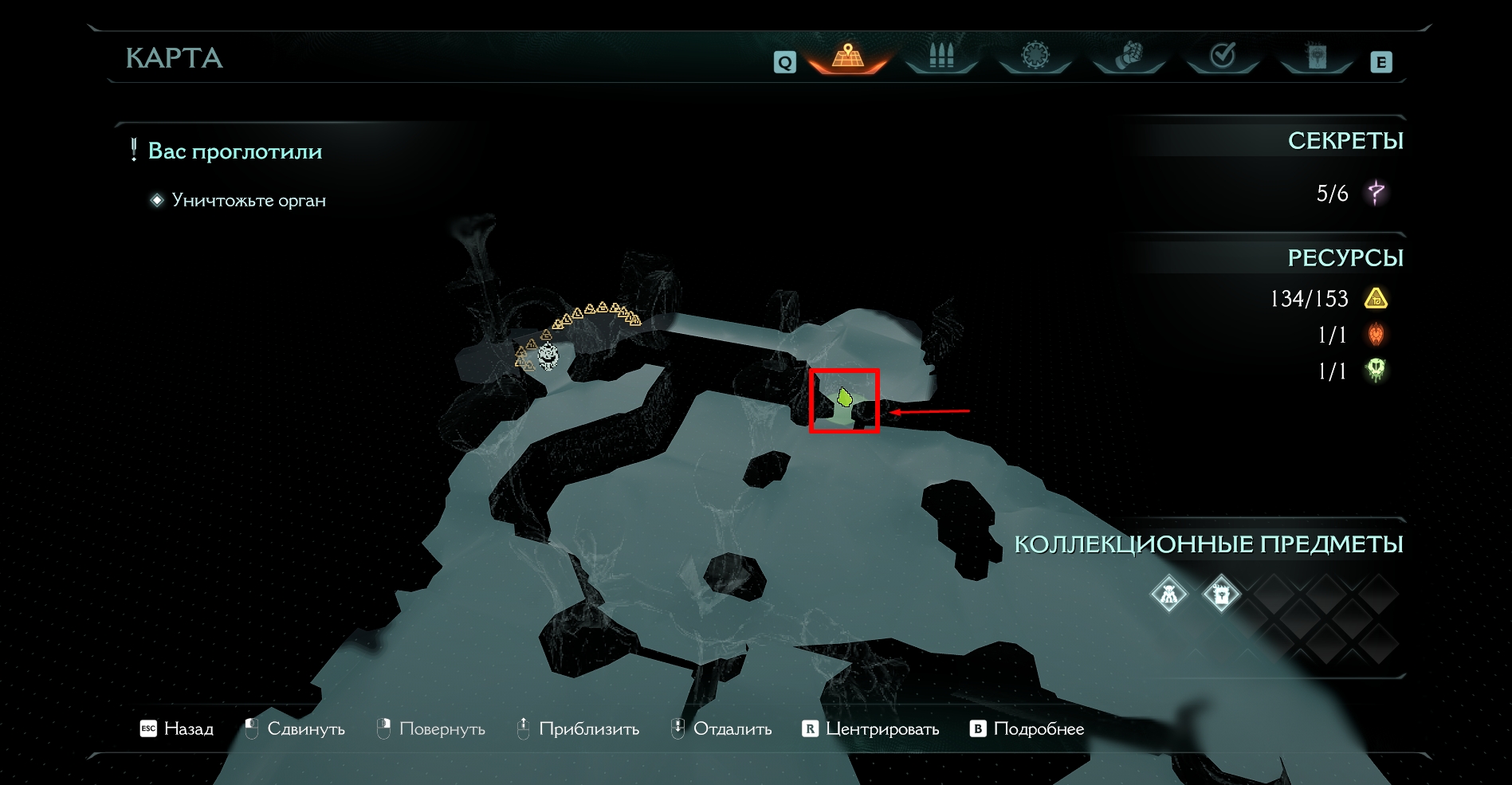Select the 'Уничтожьте орган' objective

[249, 201]
